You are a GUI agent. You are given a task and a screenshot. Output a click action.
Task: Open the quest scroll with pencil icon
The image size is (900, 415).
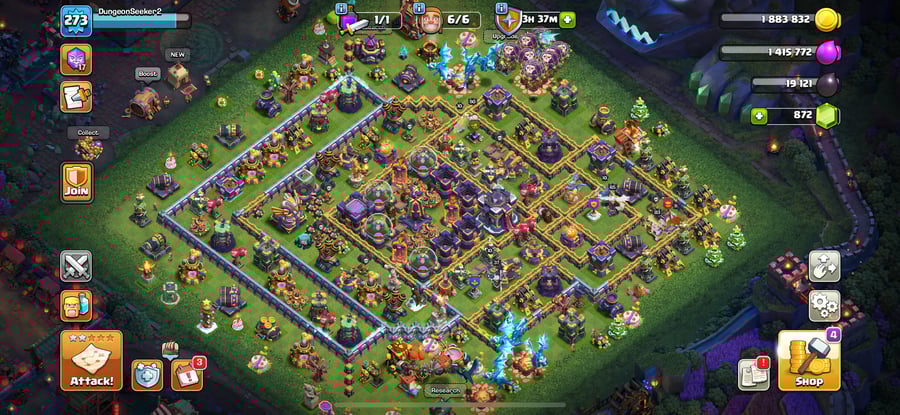[x=76, y=97]
